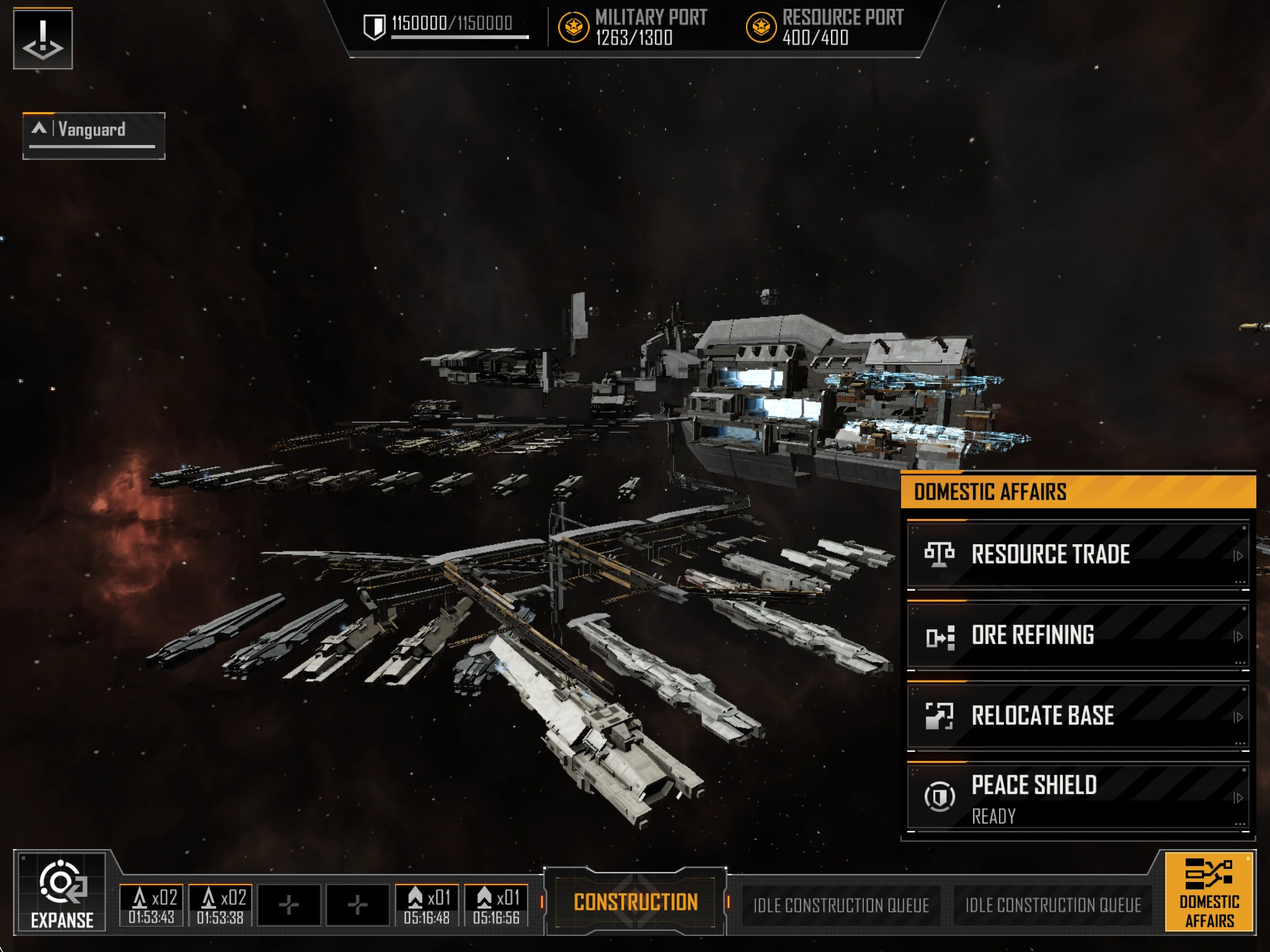Open the Construction panel
Viewport: 1270px width, 952px height.
click(636, 902)
